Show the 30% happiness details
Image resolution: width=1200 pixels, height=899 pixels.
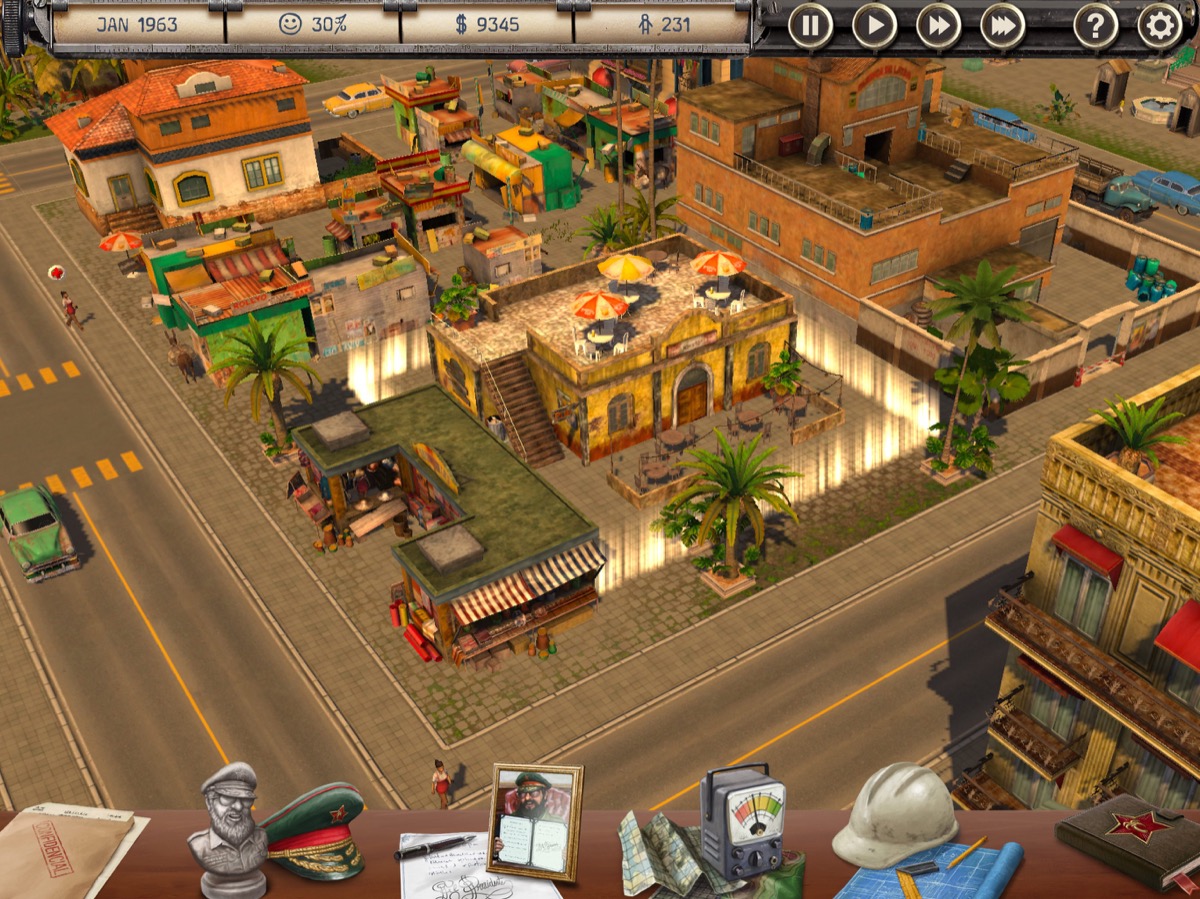(x=313, y=24)
